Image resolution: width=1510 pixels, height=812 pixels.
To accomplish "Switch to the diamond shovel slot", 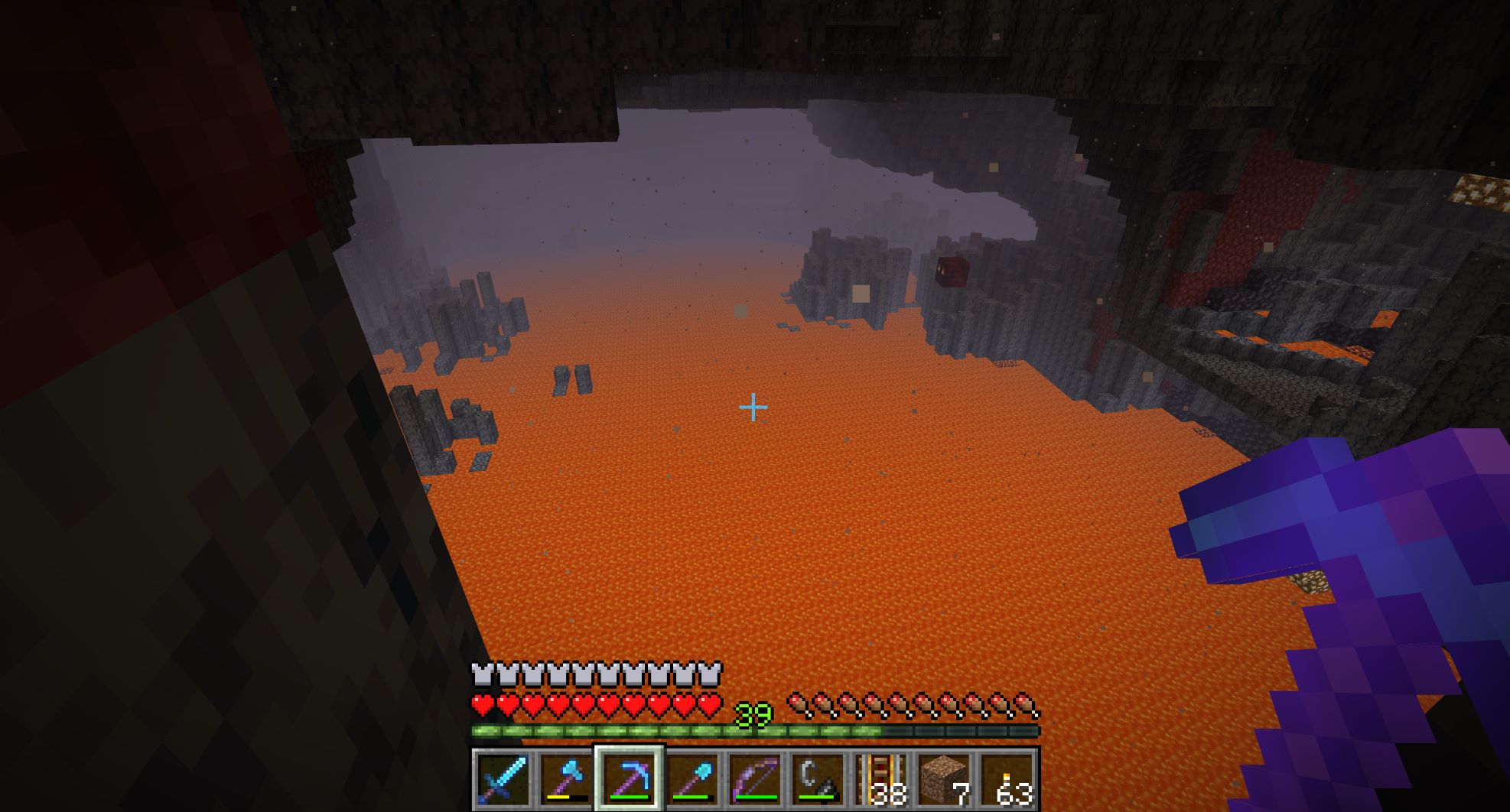I will [x=692, y=779].
